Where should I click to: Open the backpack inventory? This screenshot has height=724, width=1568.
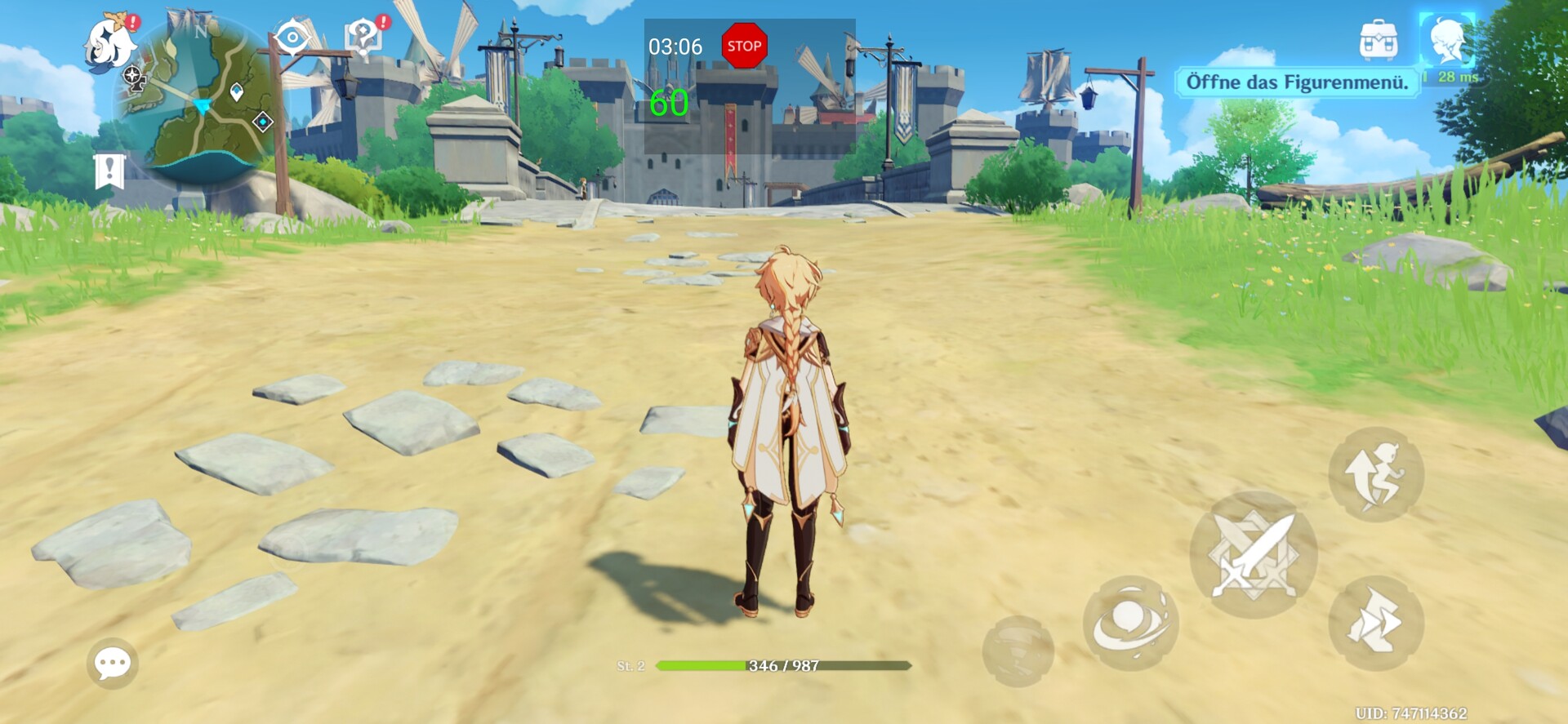click(1379, 40)
